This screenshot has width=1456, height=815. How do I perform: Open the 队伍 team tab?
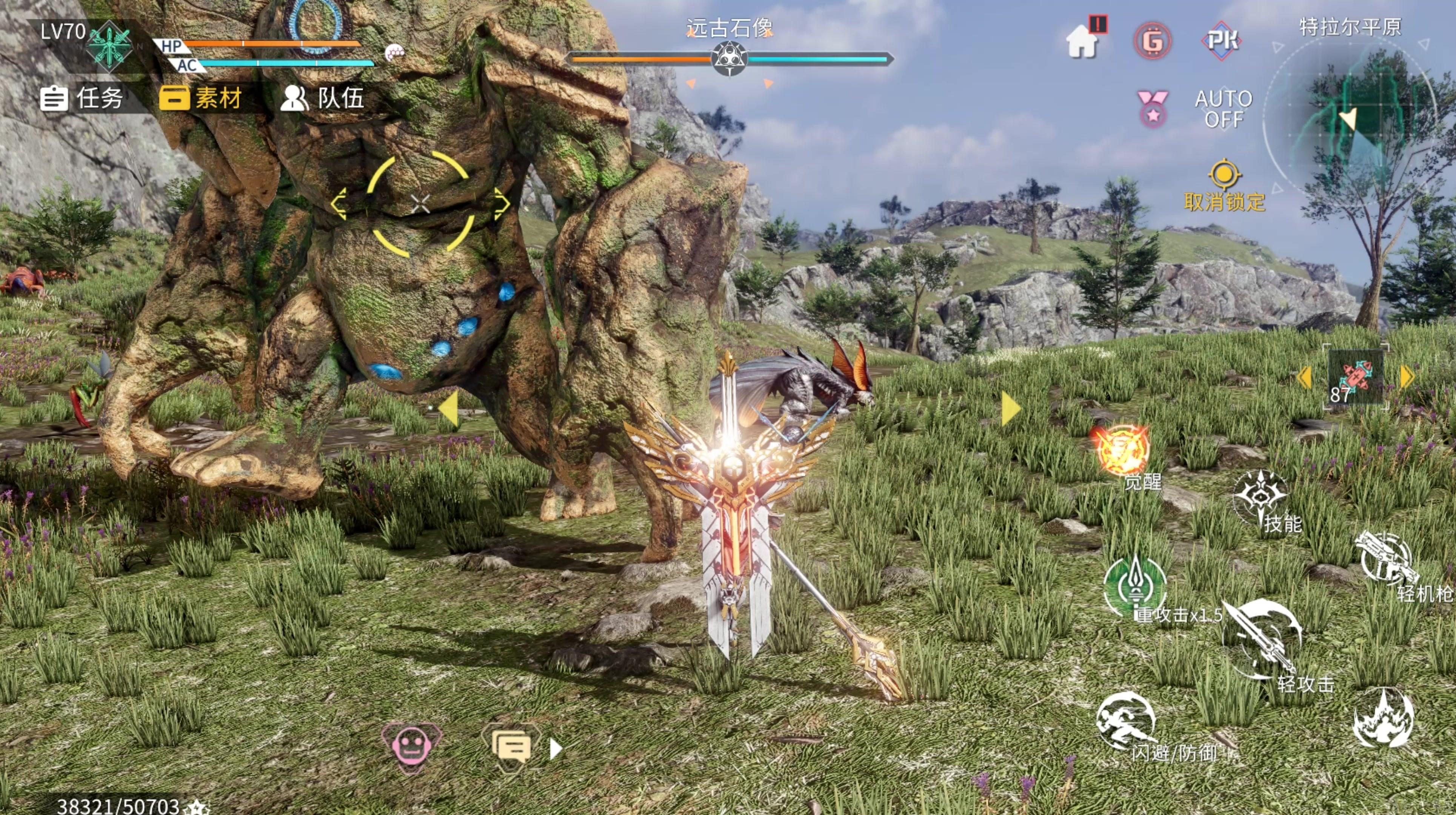click(x=323, y=98)
